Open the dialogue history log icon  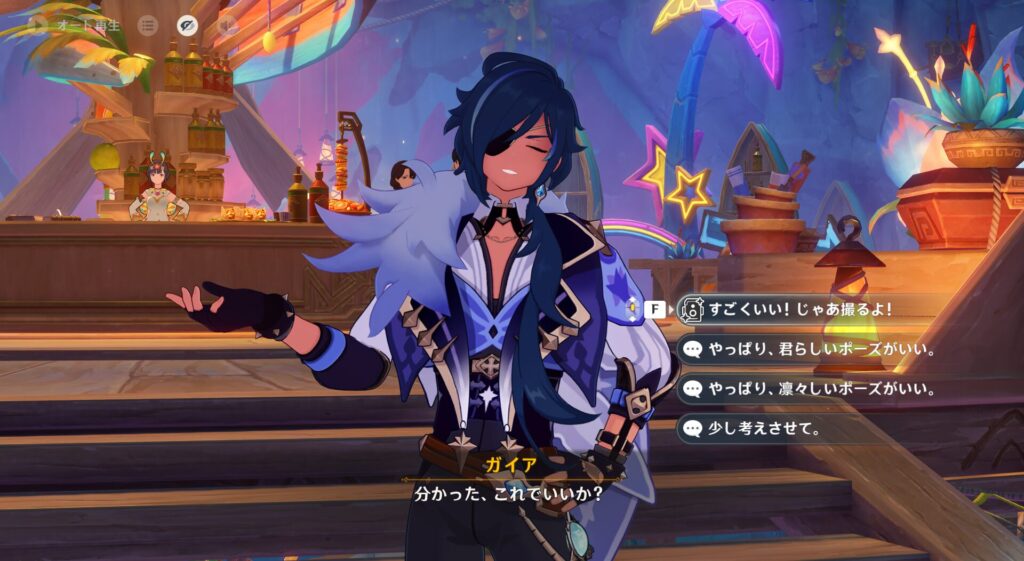click(148, 25)
